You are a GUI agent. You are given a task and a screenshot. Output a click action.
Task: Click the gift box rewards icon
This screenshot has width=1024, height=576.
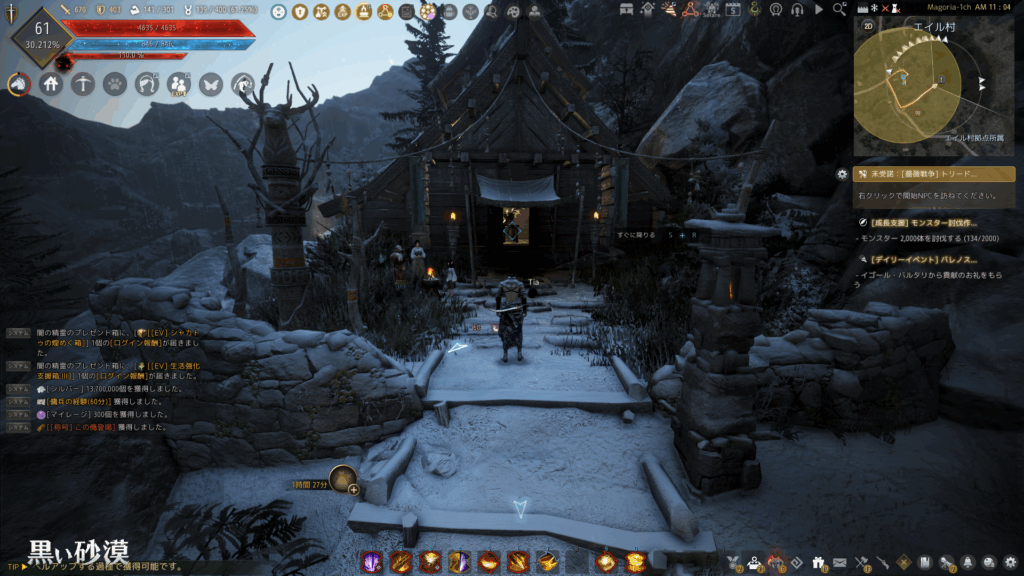click(x=819, y=562)
